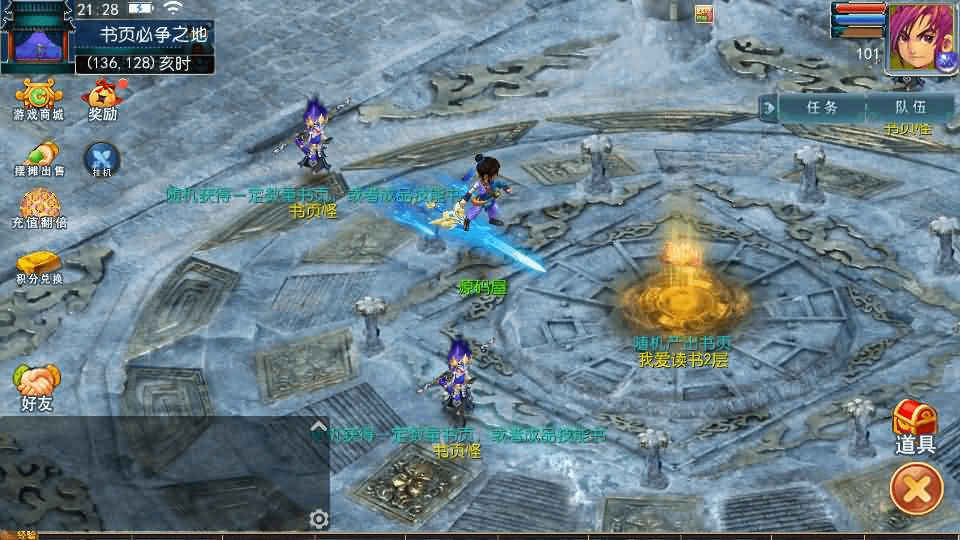Expand the chat box with the up arrow
The image size is (960, 540).
tap(319, 426)
